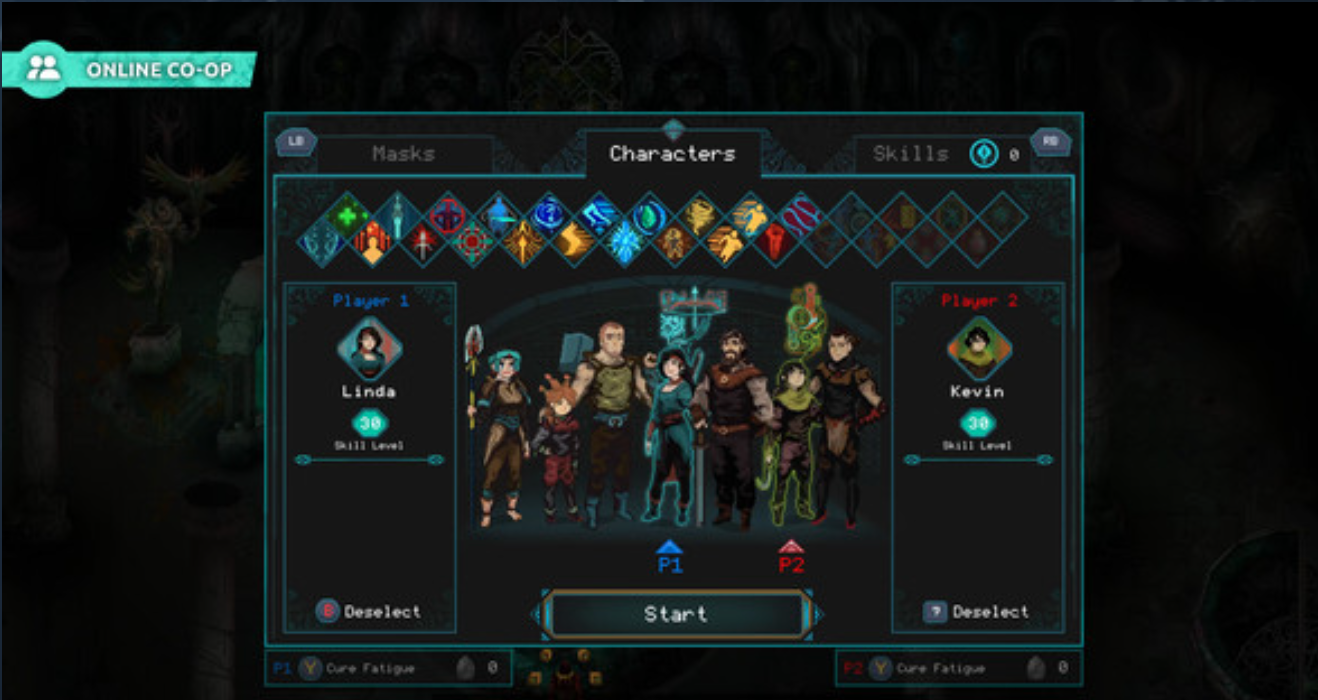Click the red target crosshair skill icon

[x=473, y=242]
